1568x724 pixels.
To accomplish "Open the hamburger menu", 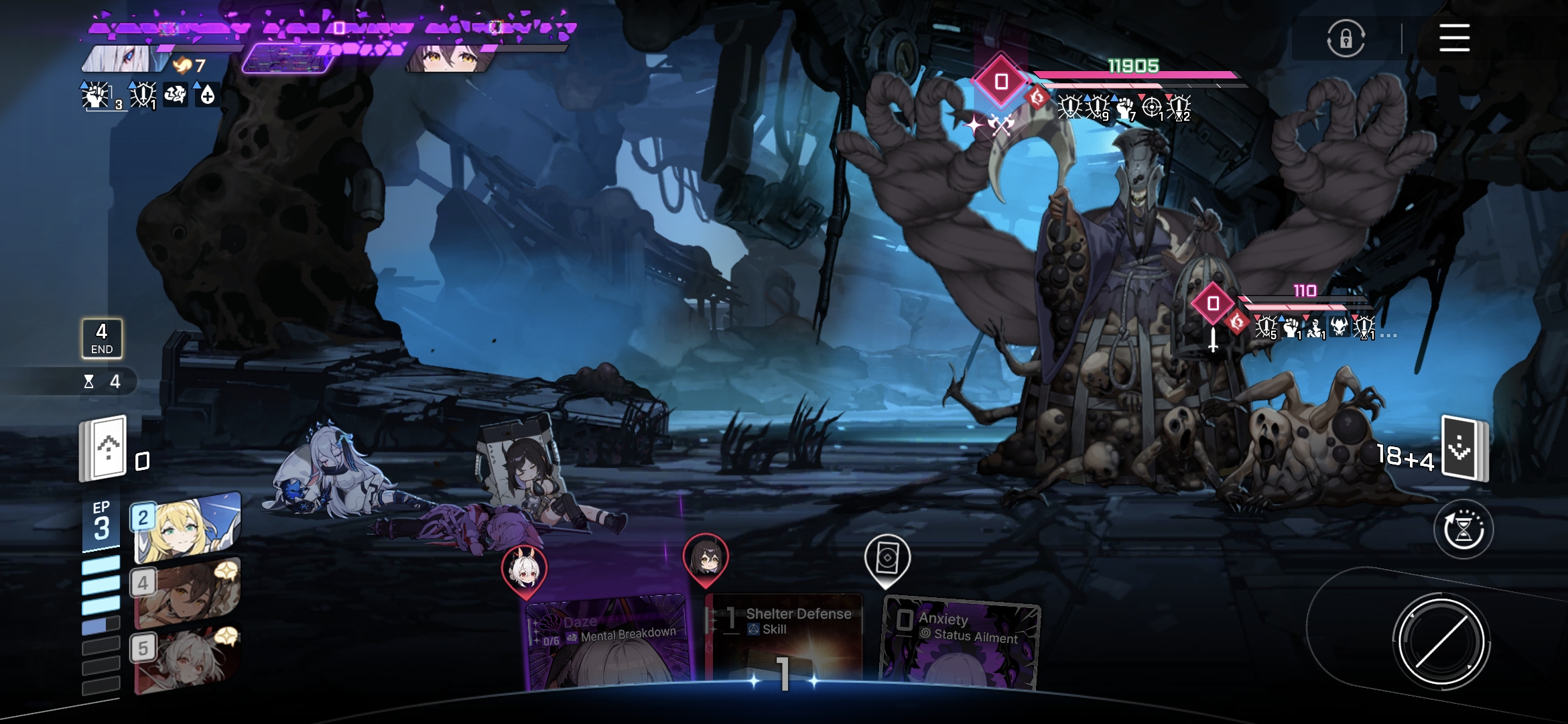I will [1454, 38].
